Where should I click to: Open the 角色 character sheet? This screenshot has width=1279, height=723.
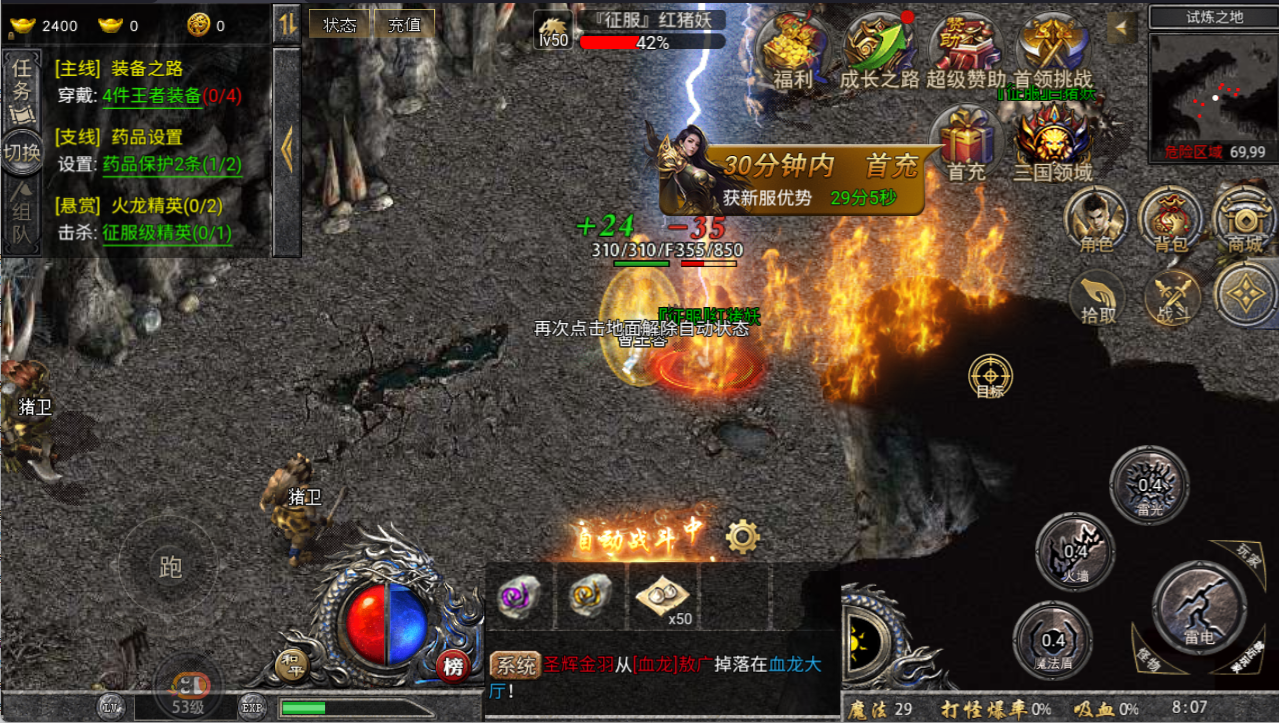click(x=1095, y=218)
